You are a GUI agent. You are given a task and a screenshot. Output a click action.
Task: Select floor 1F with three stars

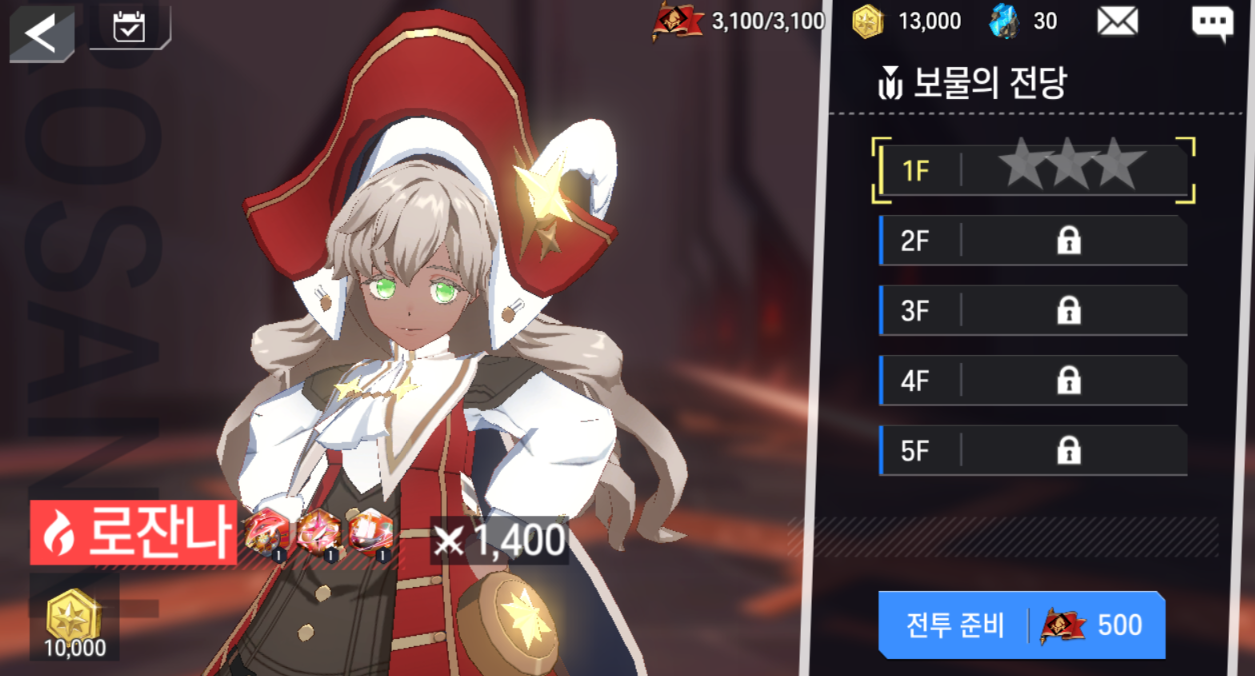coord(1033,170)
